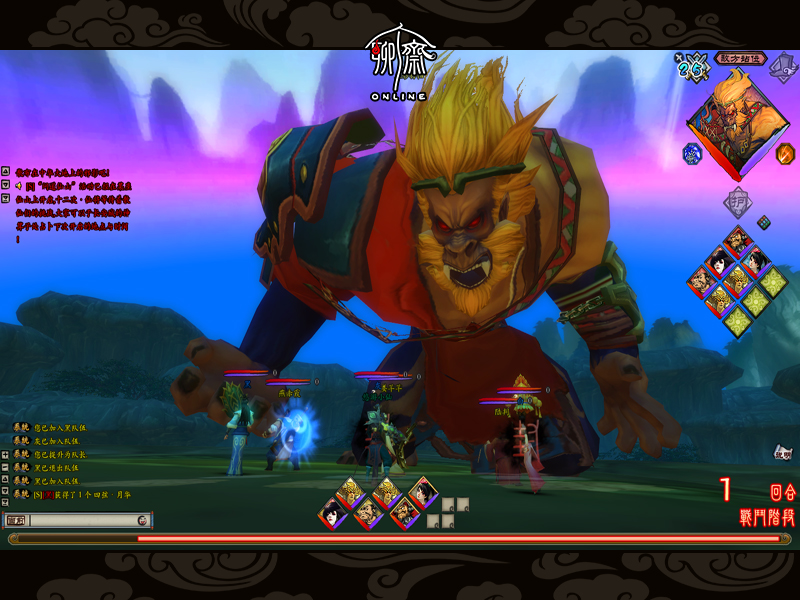The width and height of the screenshot is (800, 600).
Task: Collapse the system log with minus button
Action: point(5,467)
